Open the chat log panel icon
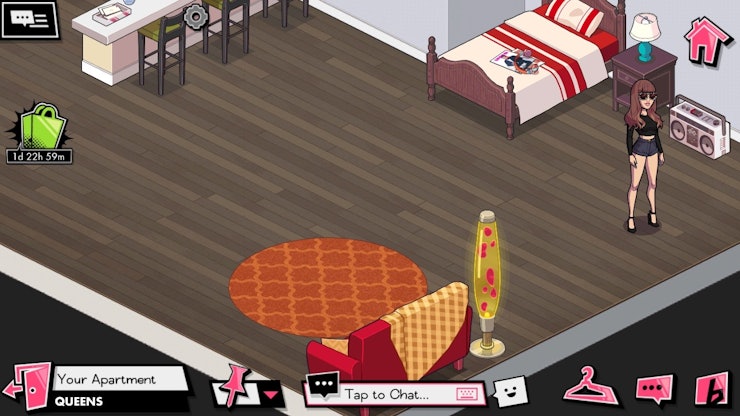The image size is (740, 416). pyautogui.click(x=29, y=19)
